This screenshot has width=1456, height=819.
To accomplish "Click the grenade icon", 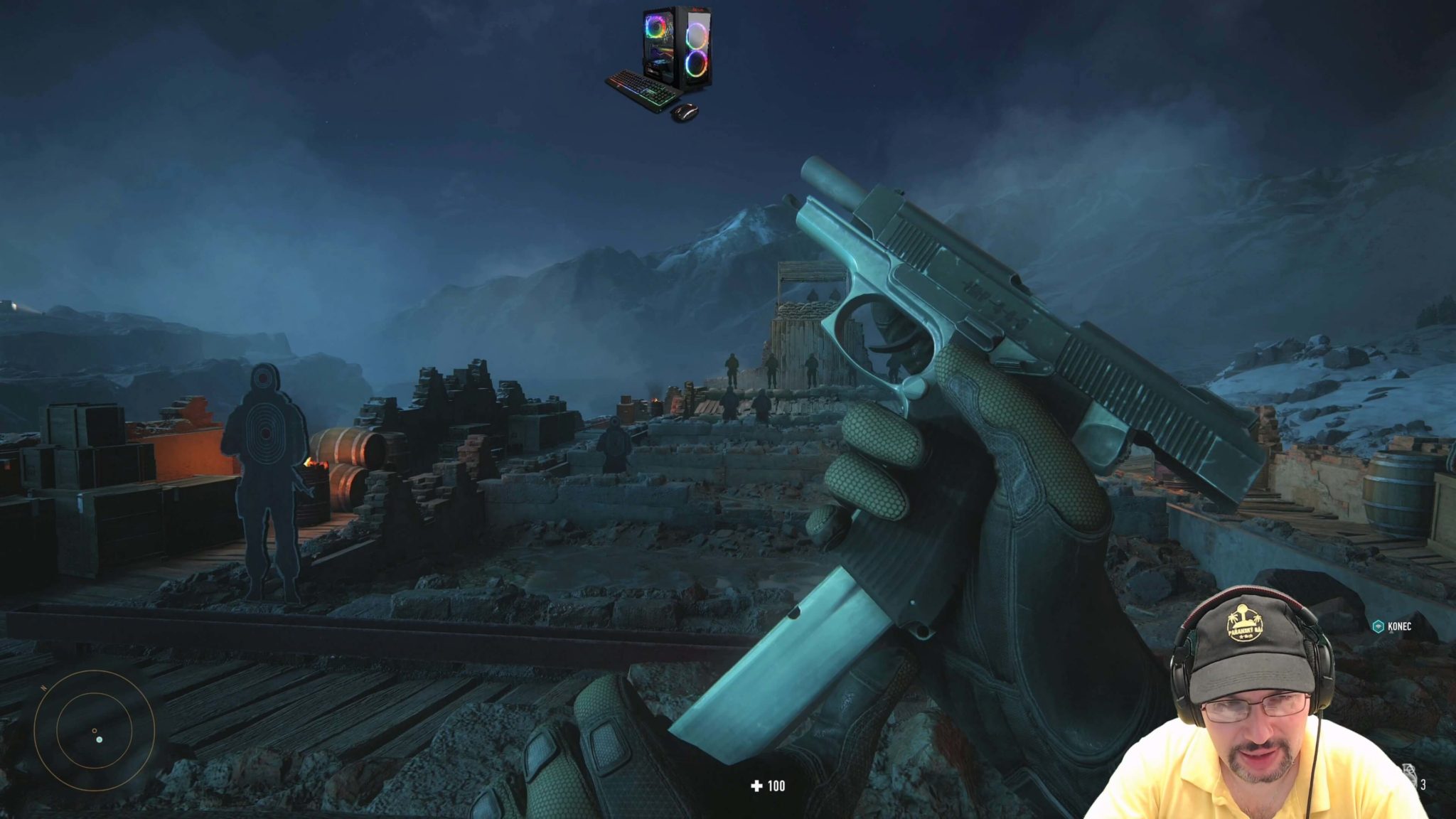I will click(x=1411, y=776).
